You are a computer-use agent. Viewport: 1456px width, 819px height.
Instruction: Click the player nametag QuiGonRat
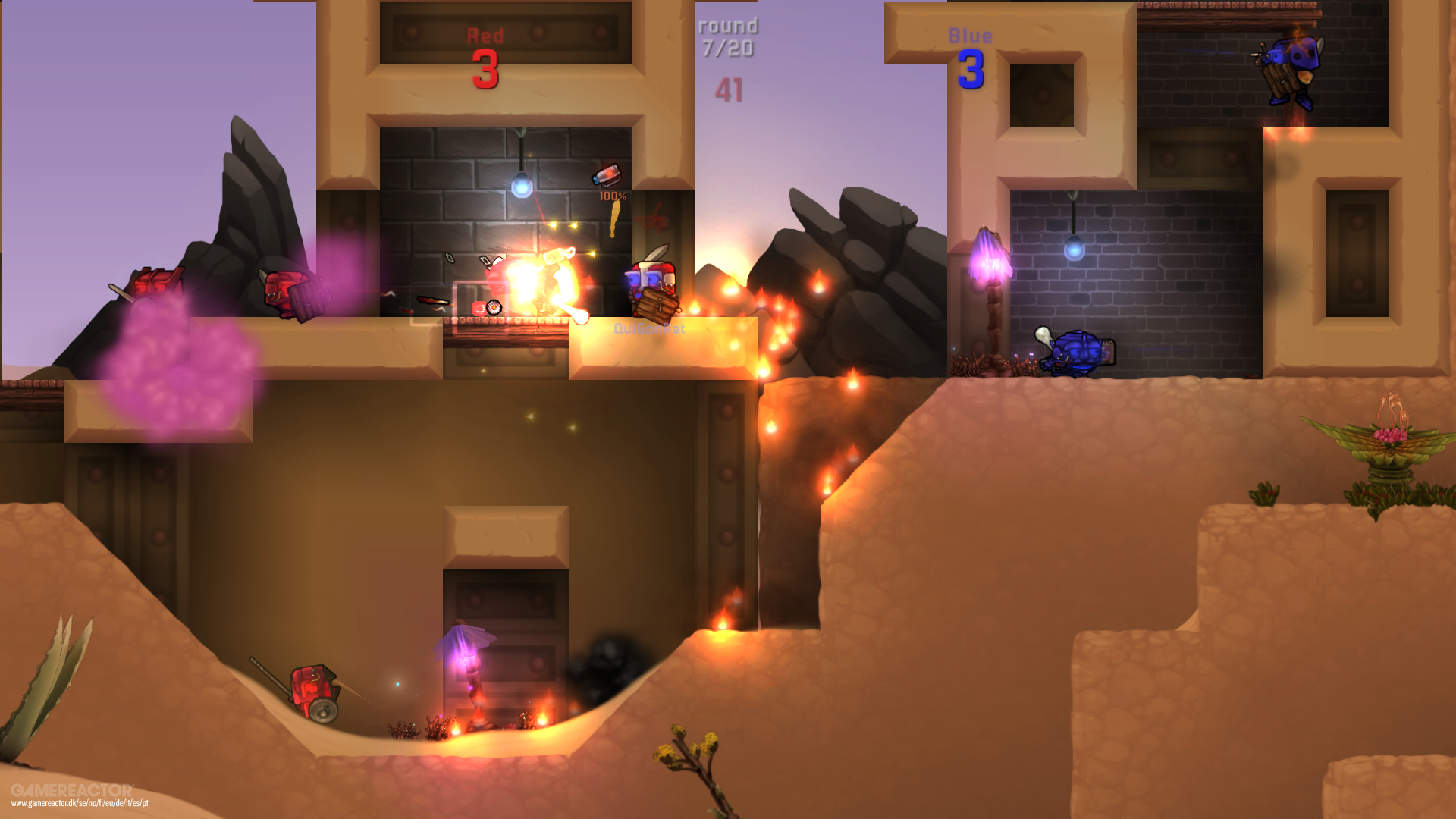point(648,328)
